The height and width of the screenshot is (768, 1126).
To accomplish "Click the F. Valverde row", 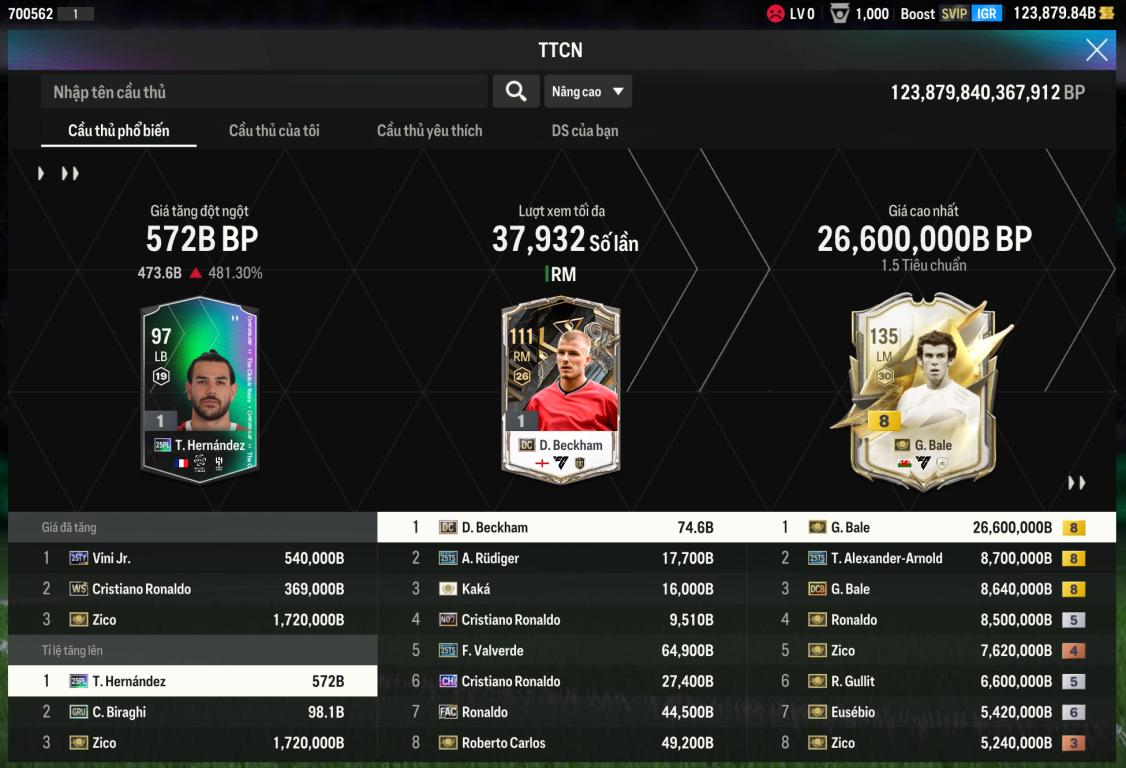I will coord(562,651).
